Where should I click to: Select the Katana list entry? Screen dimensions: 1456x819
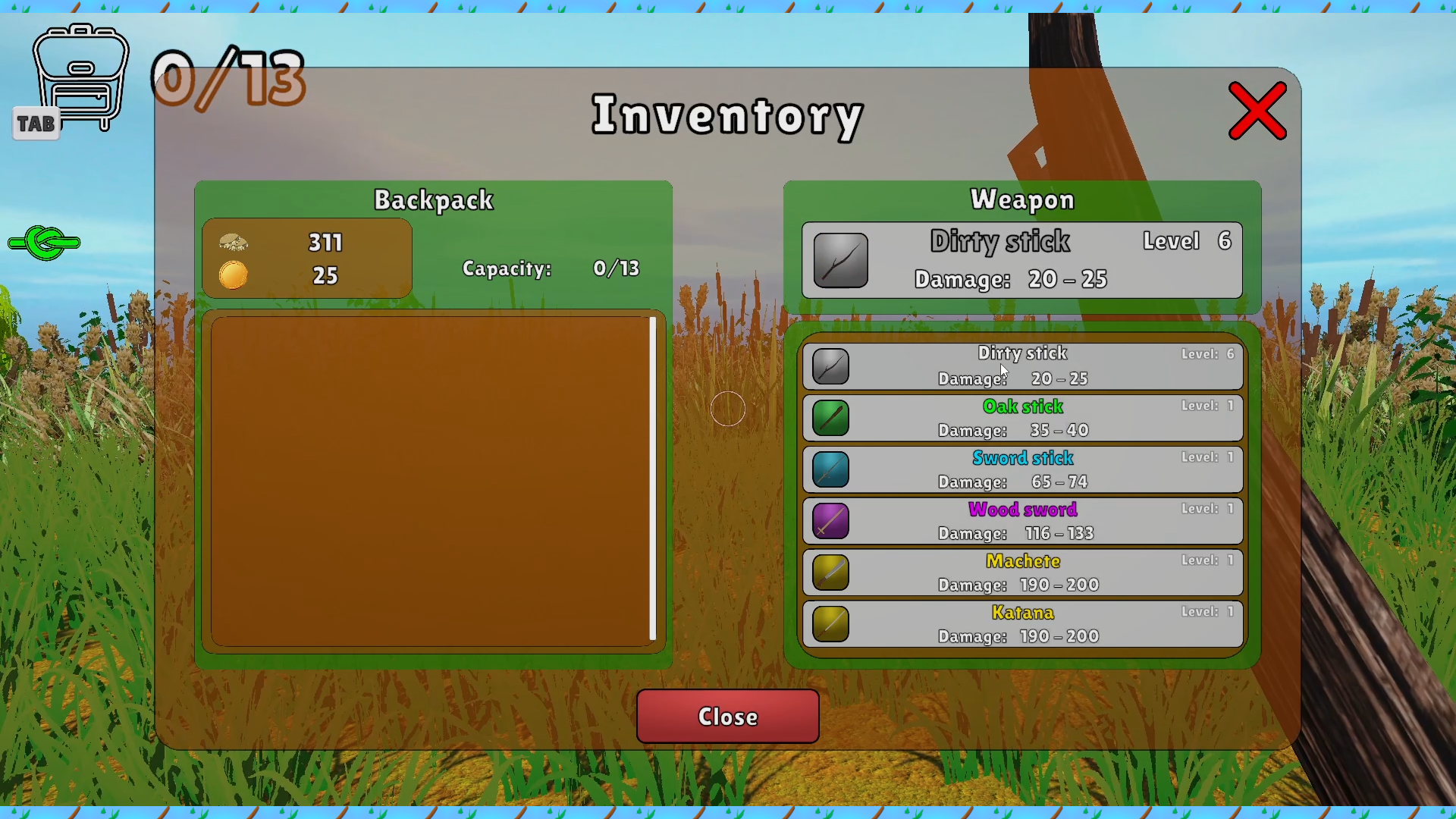pyautogui.click(x=1023, y=624)
